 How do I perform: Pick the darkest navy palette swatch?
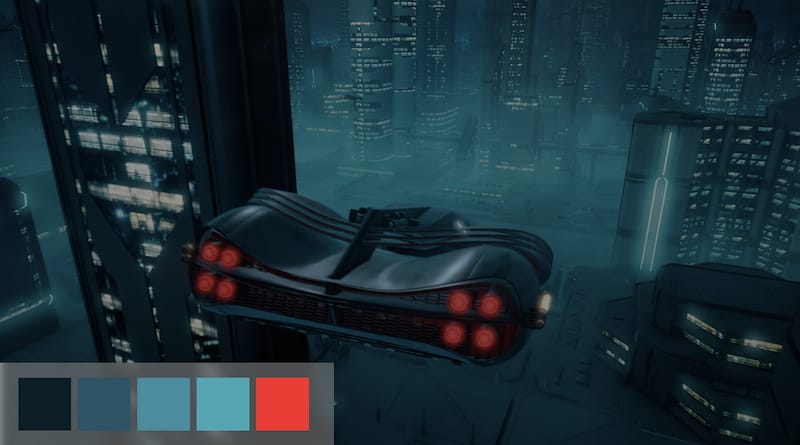tap(45, 403)
